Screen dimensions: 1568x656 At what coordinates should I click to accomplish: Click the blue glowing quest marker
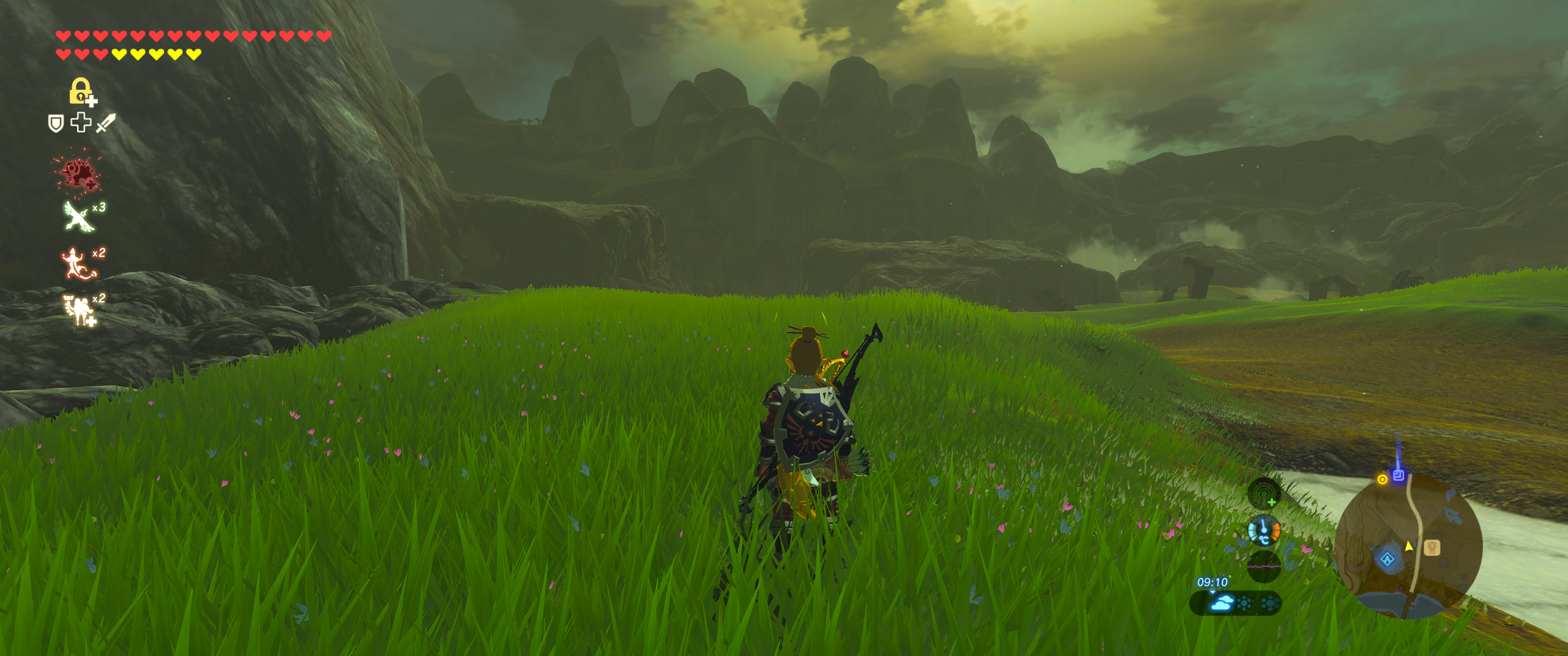(x=1398, y=475)
